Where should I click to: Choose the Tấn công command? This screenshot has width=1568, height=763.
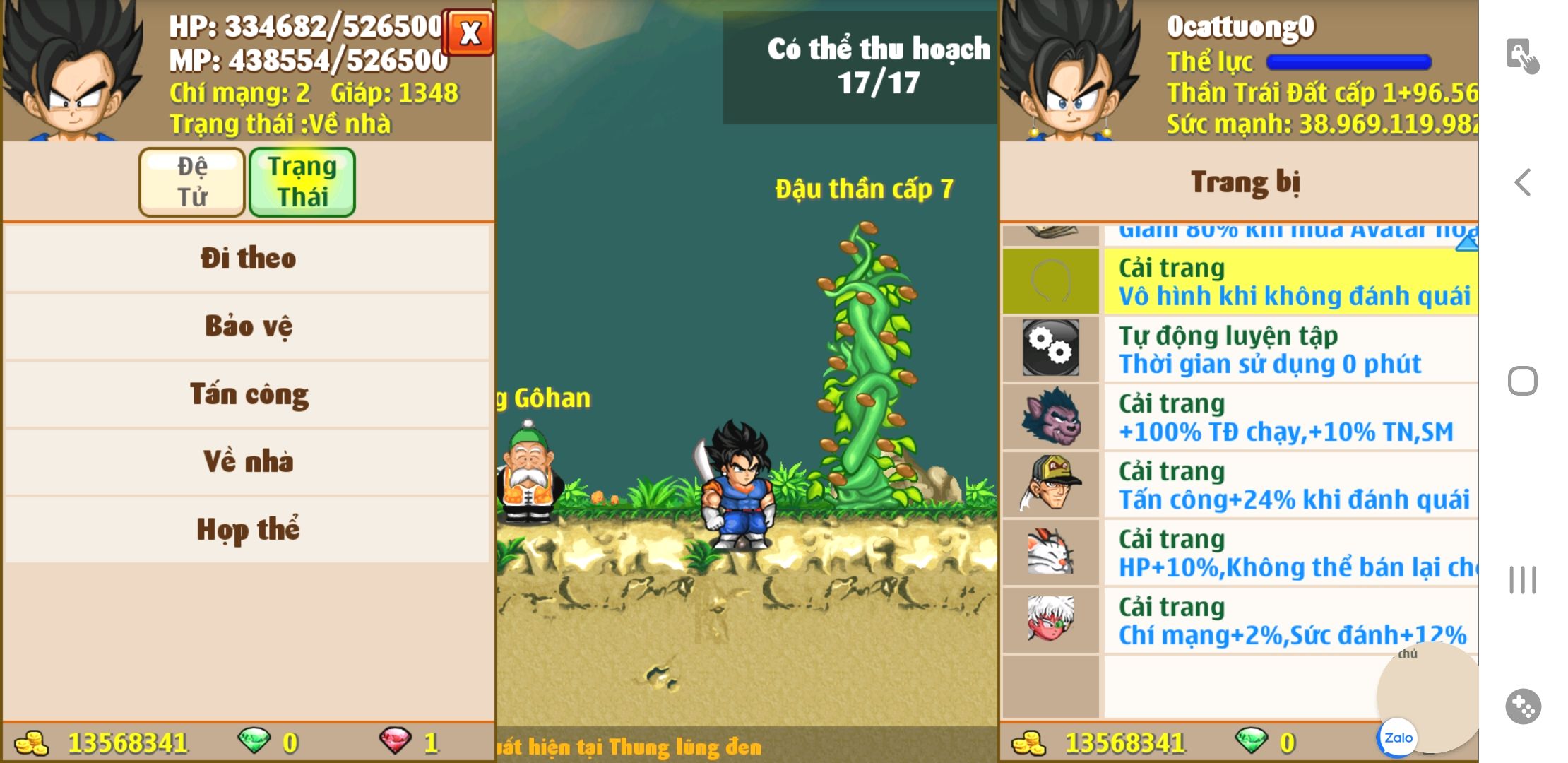247,394
